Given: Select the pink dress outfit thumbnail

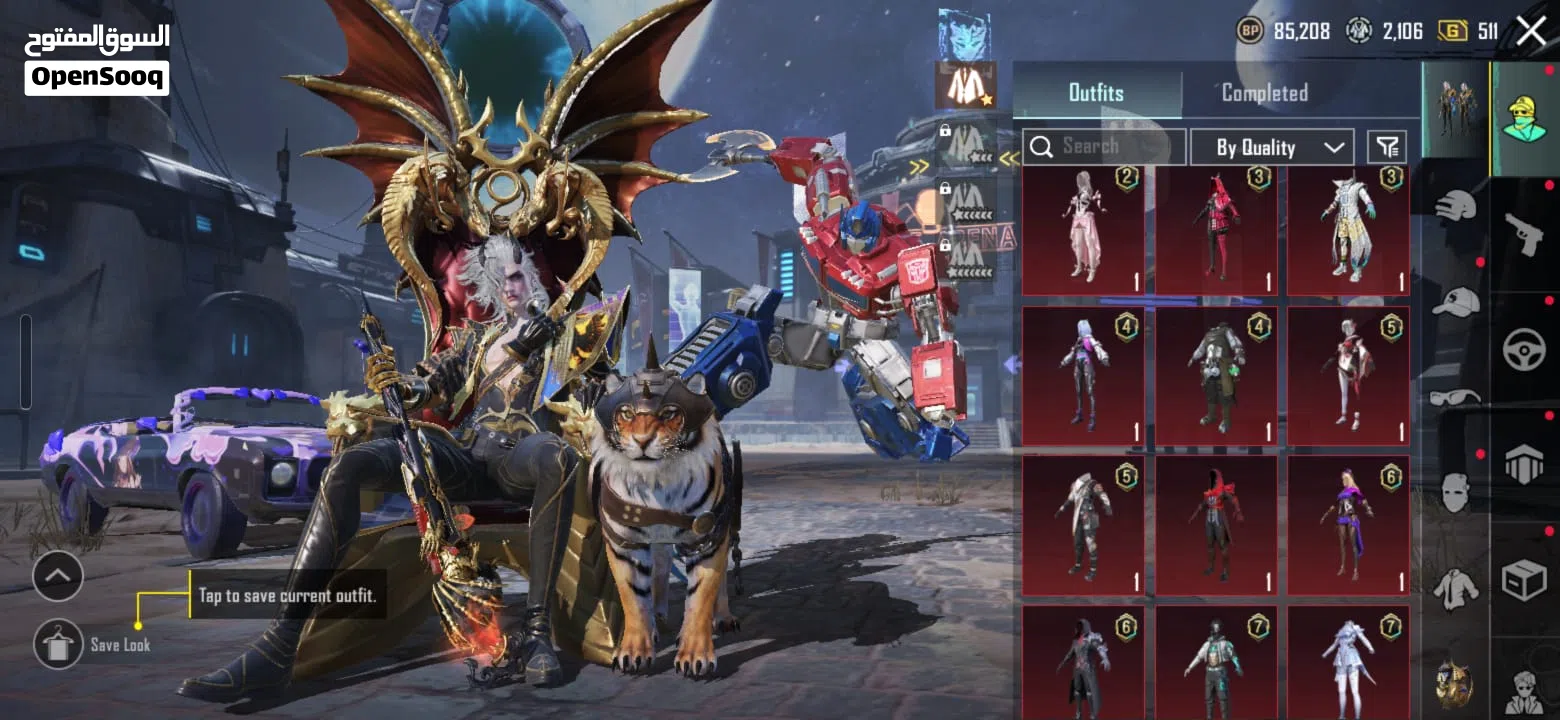Looking at the screenshot, I should click(x=1083, y=231).
